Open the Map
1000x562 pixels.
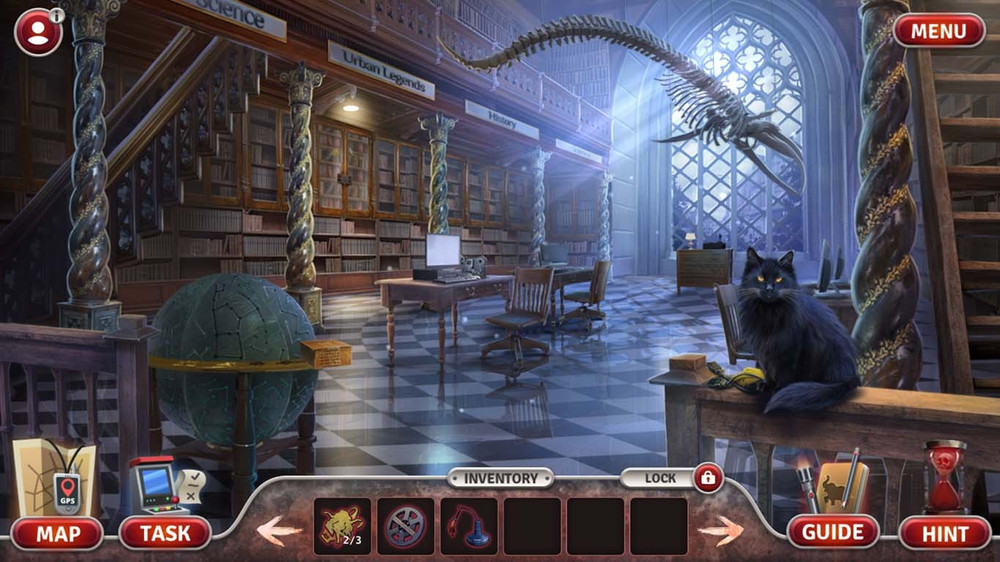(58, 533)
